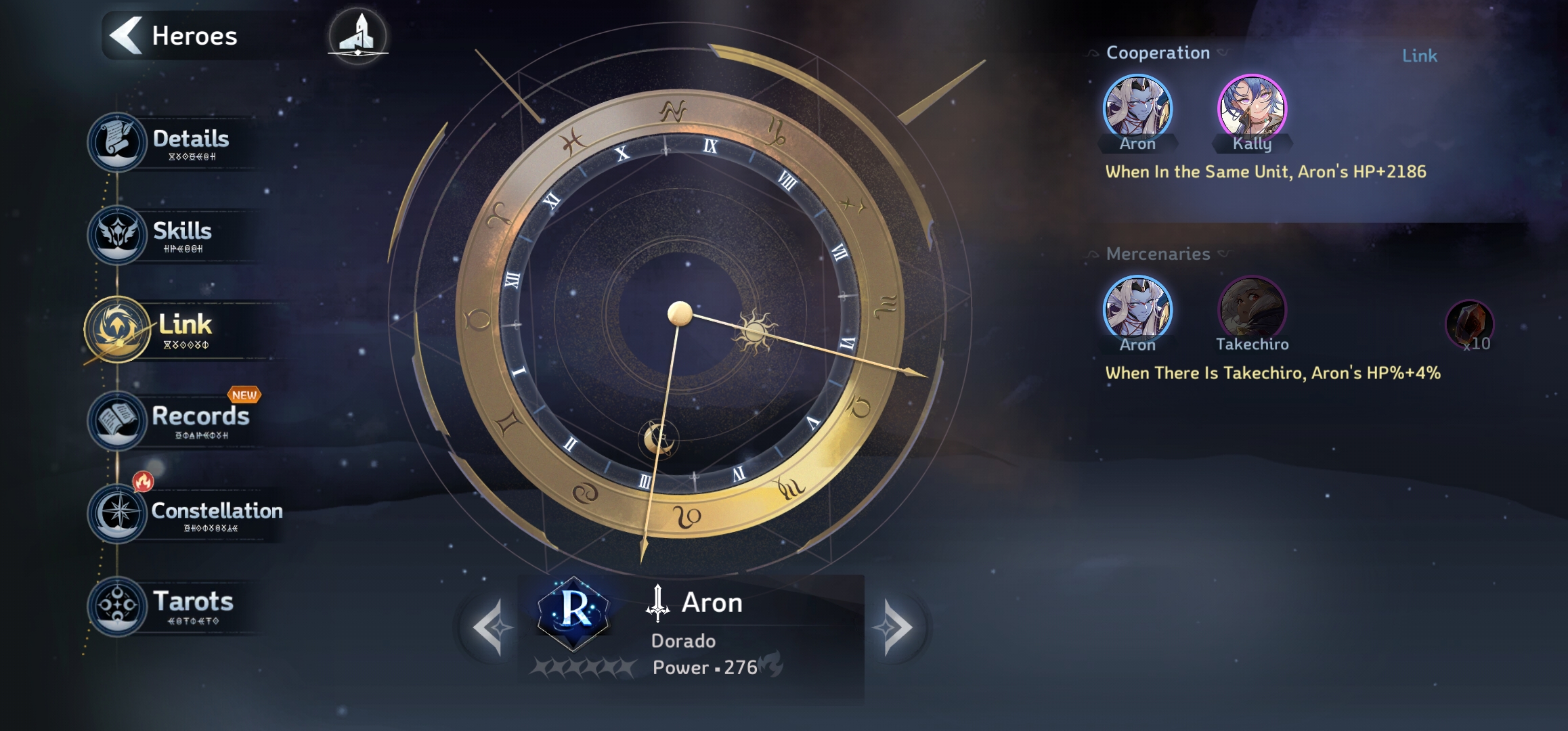Choose Takechiro's portrait in Mercenaries
1568x731 pixels.
click(1252, 309)
